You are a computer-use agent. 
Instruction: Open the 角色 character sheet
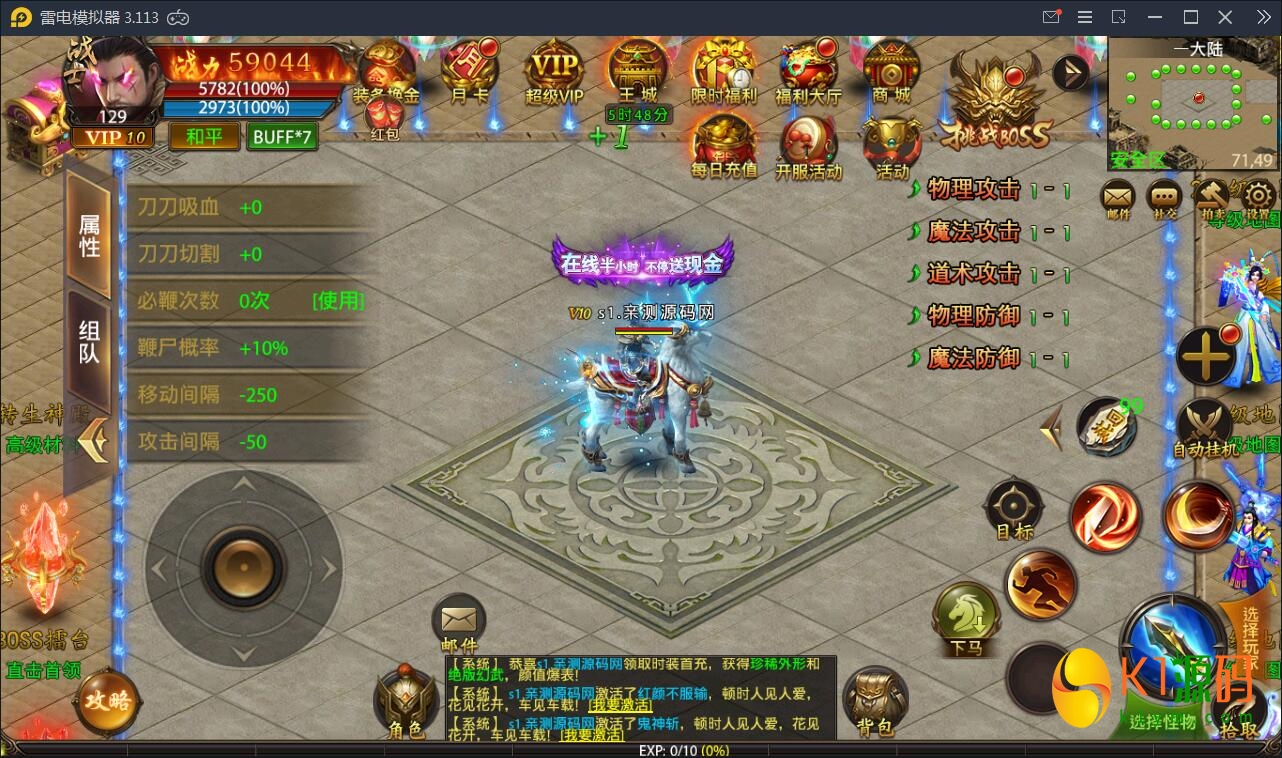click(405, 703)
